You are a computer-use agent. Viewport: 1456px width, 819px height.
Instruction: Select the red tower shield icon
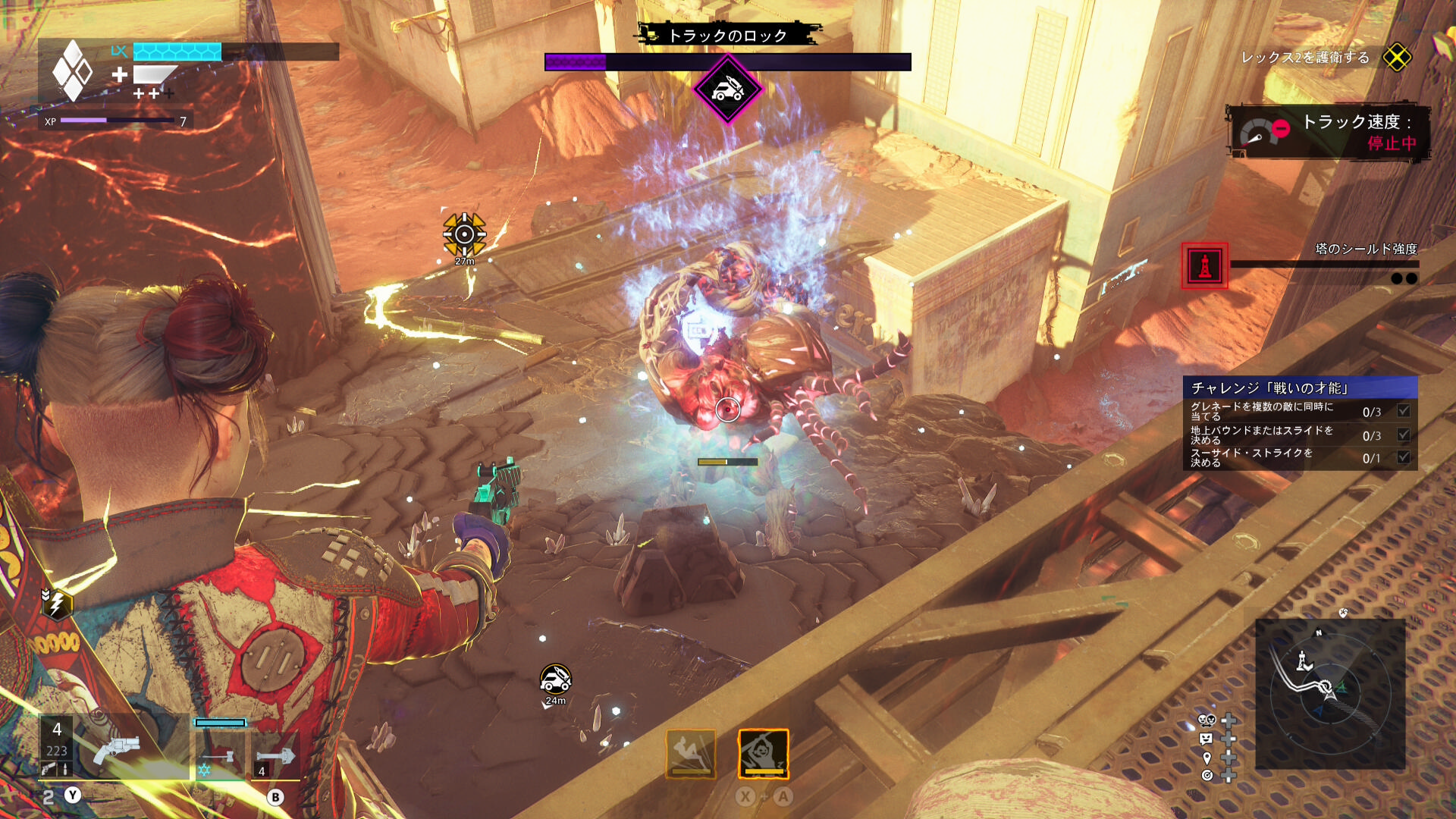(1204, 265)
